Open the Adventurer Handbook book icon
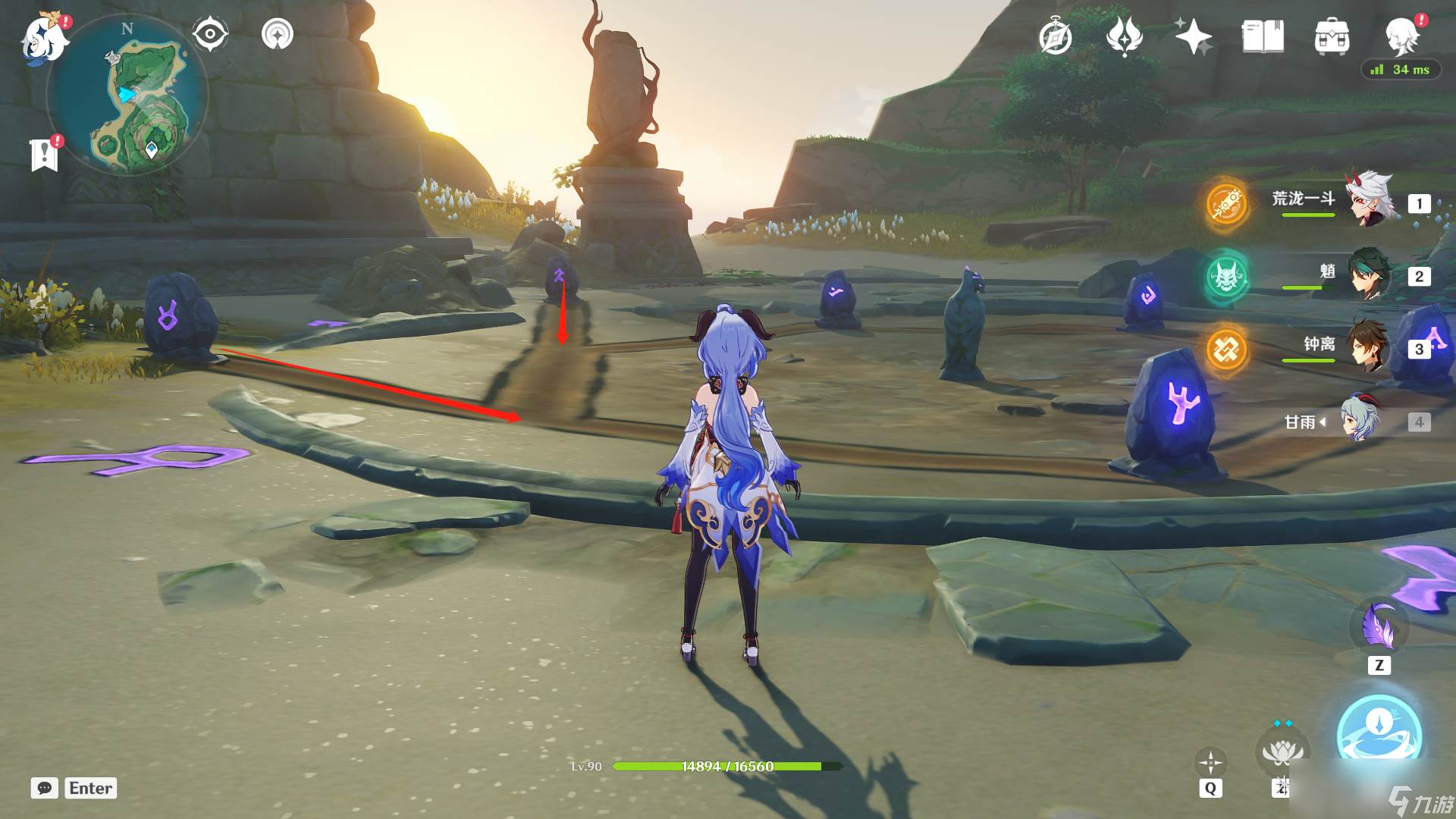 1263,36
